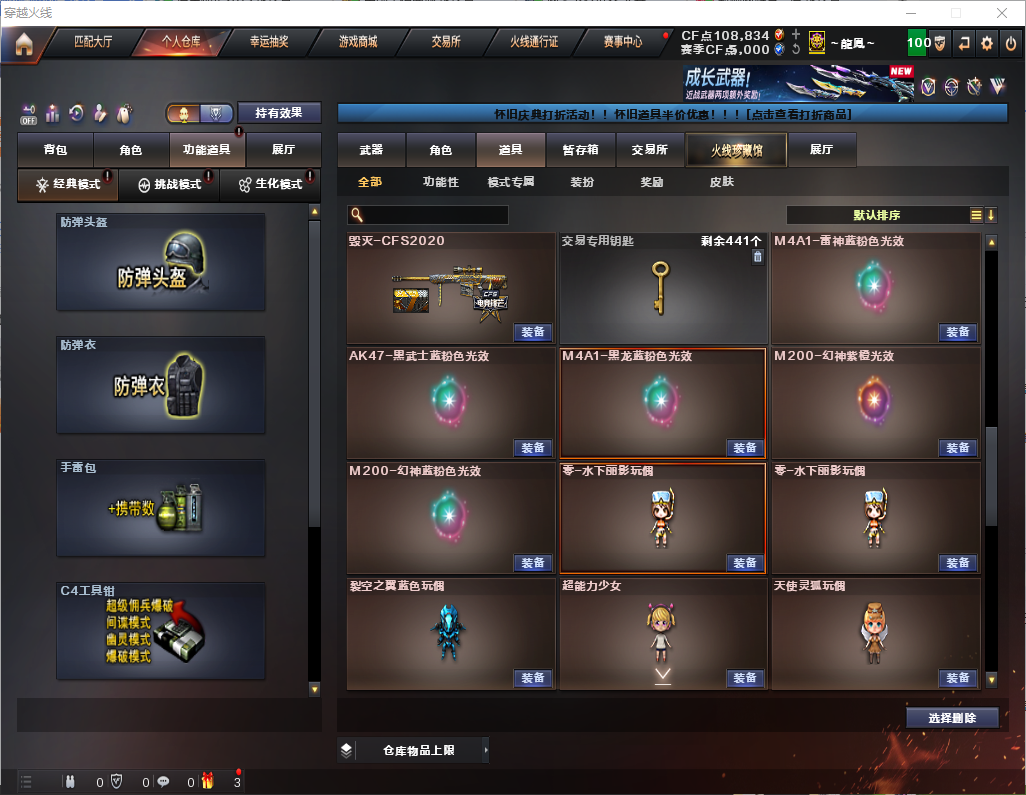Click the 持有效果 owned effects button
This screenshot has height=795, width=1026.
pos(279,113)
